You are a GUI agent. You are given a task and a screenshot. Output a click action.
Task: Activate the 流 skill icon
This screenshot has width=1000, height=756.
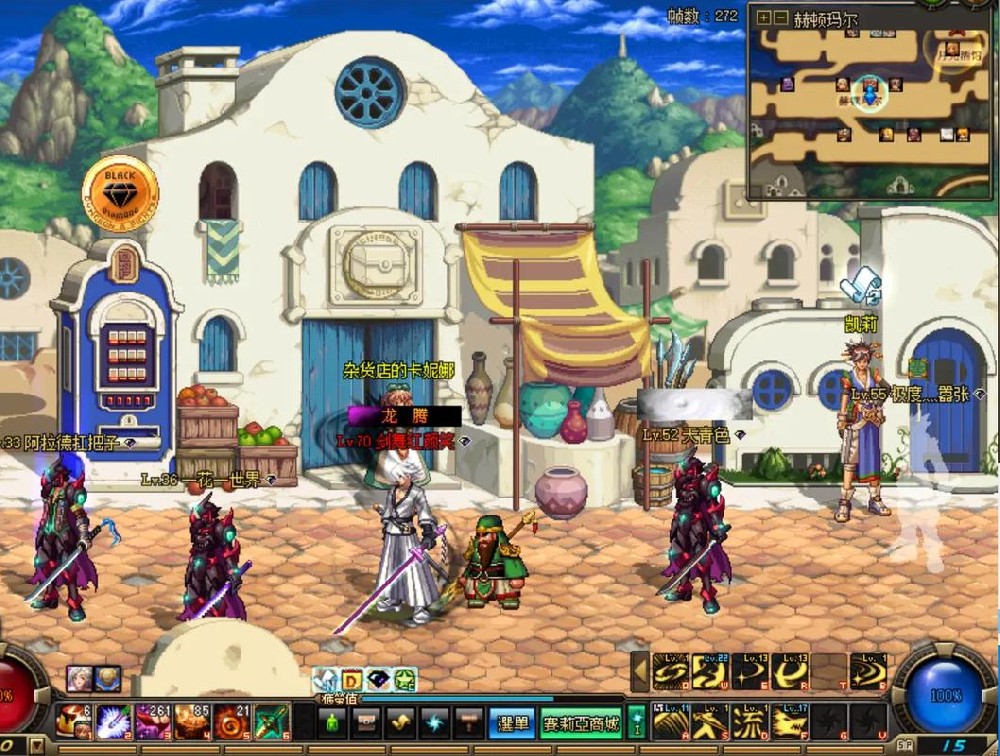750,720
